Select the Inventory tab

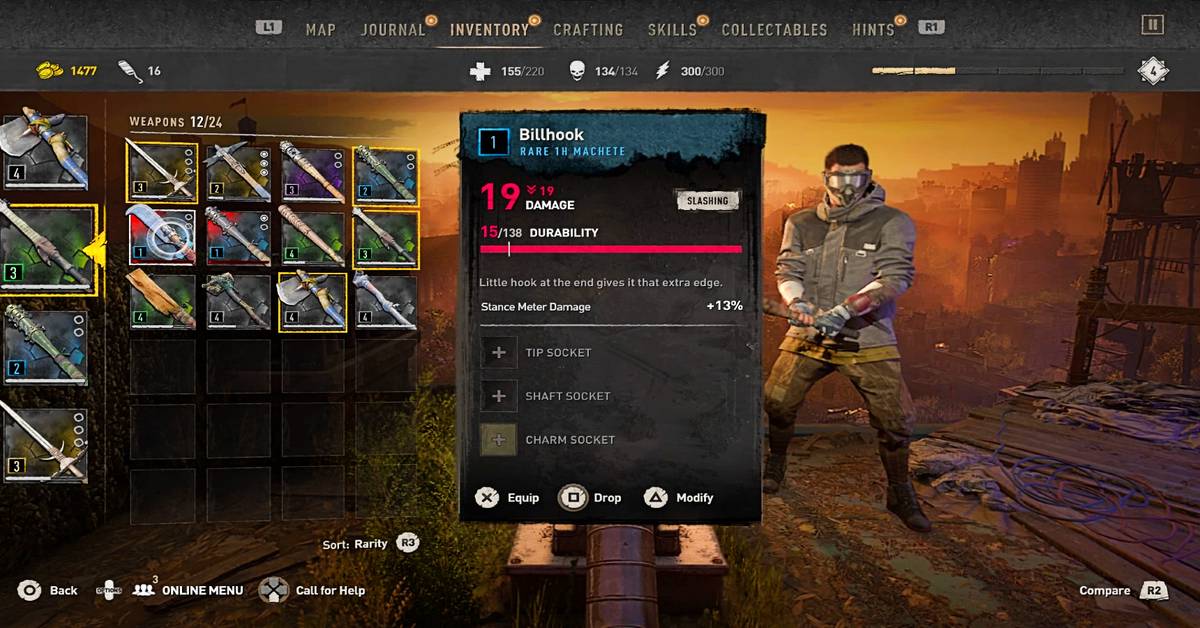point(489,29)
